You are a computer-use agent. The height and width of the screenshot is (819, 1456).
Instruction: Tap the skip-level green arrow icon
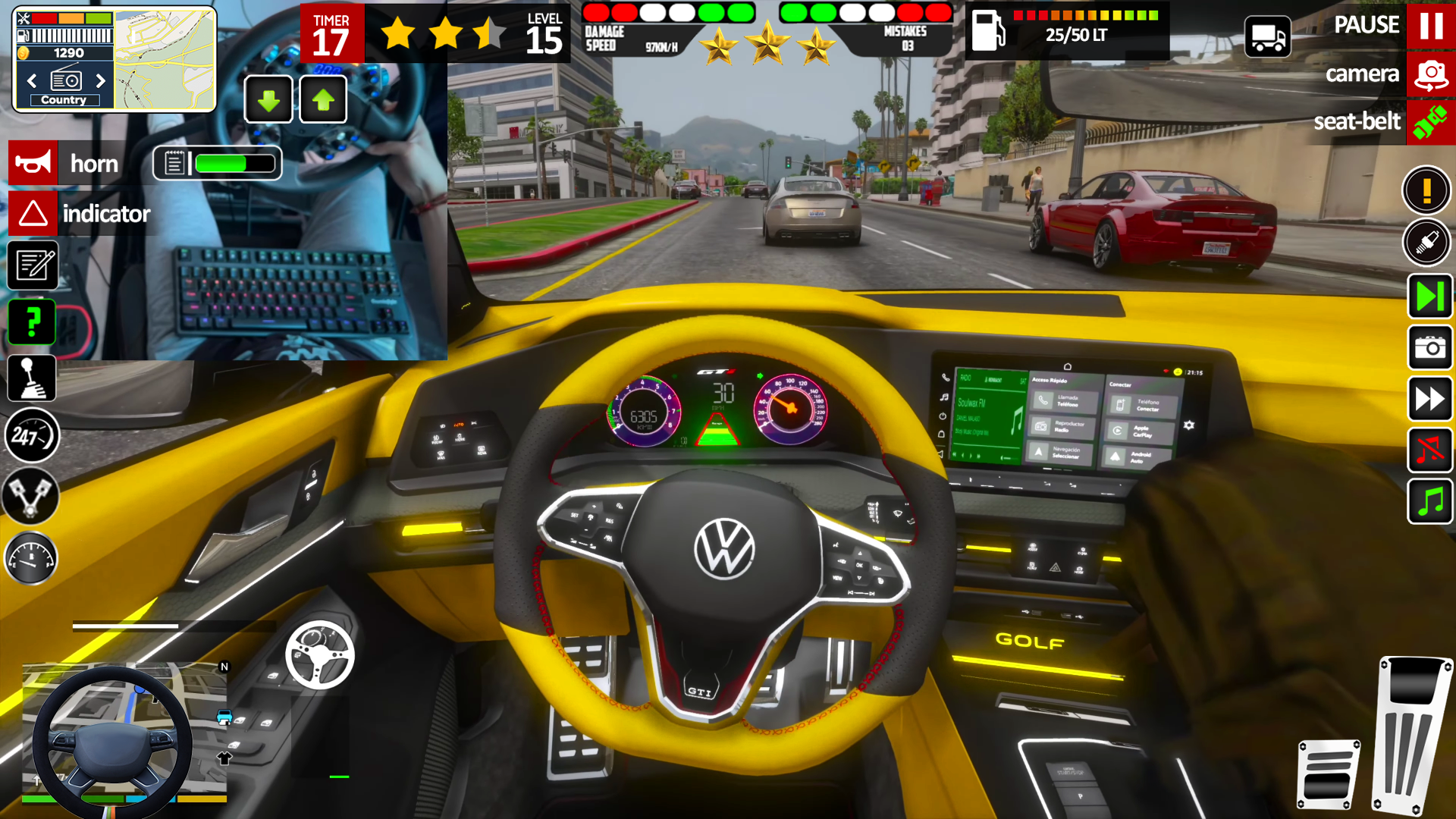click(x=1429, y=297)
